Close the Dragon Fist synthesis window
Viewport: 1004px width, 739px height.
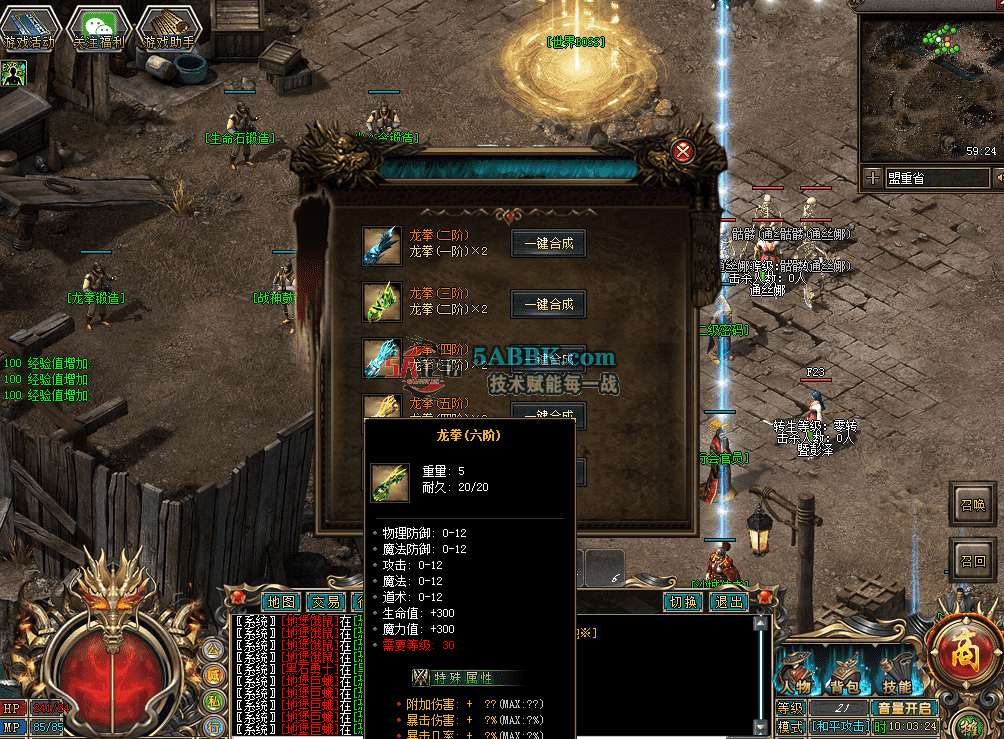[x=684, y=152]
